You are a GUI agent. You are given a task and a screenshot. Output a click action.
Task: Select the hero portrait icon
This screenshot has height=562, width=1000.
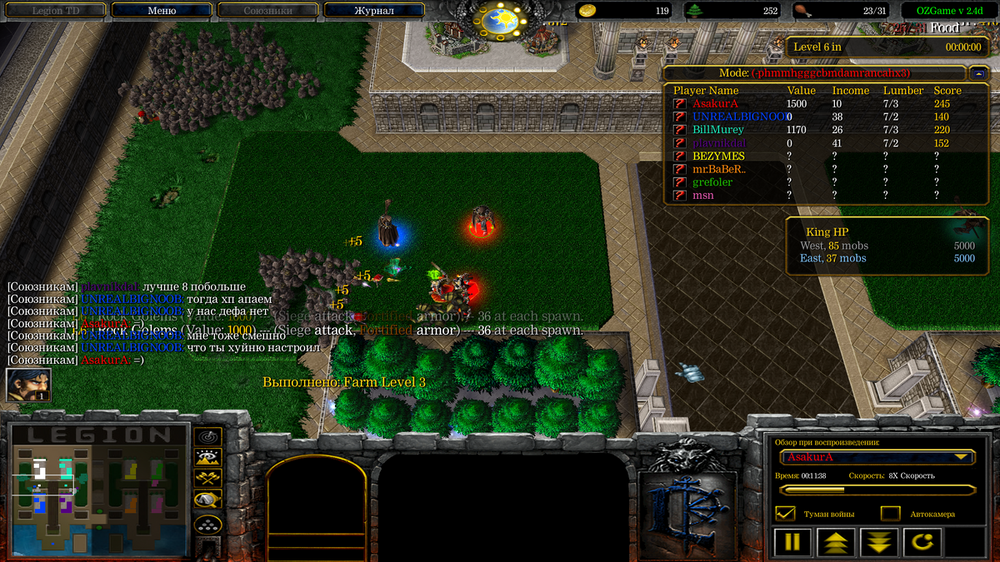point(28,385)
